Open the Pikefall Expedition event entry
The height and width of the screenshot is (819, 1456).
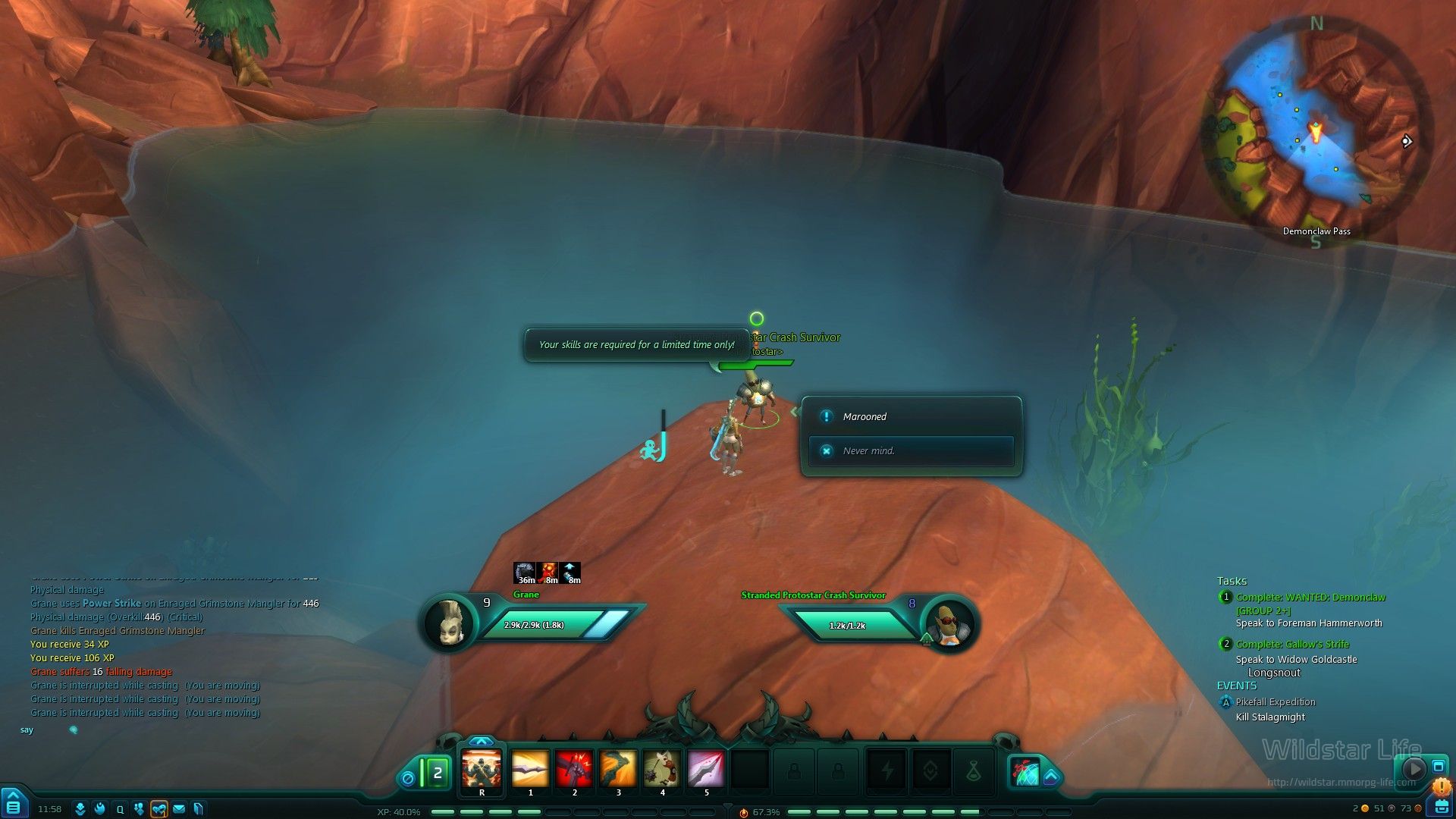[x=1276, y=702]
